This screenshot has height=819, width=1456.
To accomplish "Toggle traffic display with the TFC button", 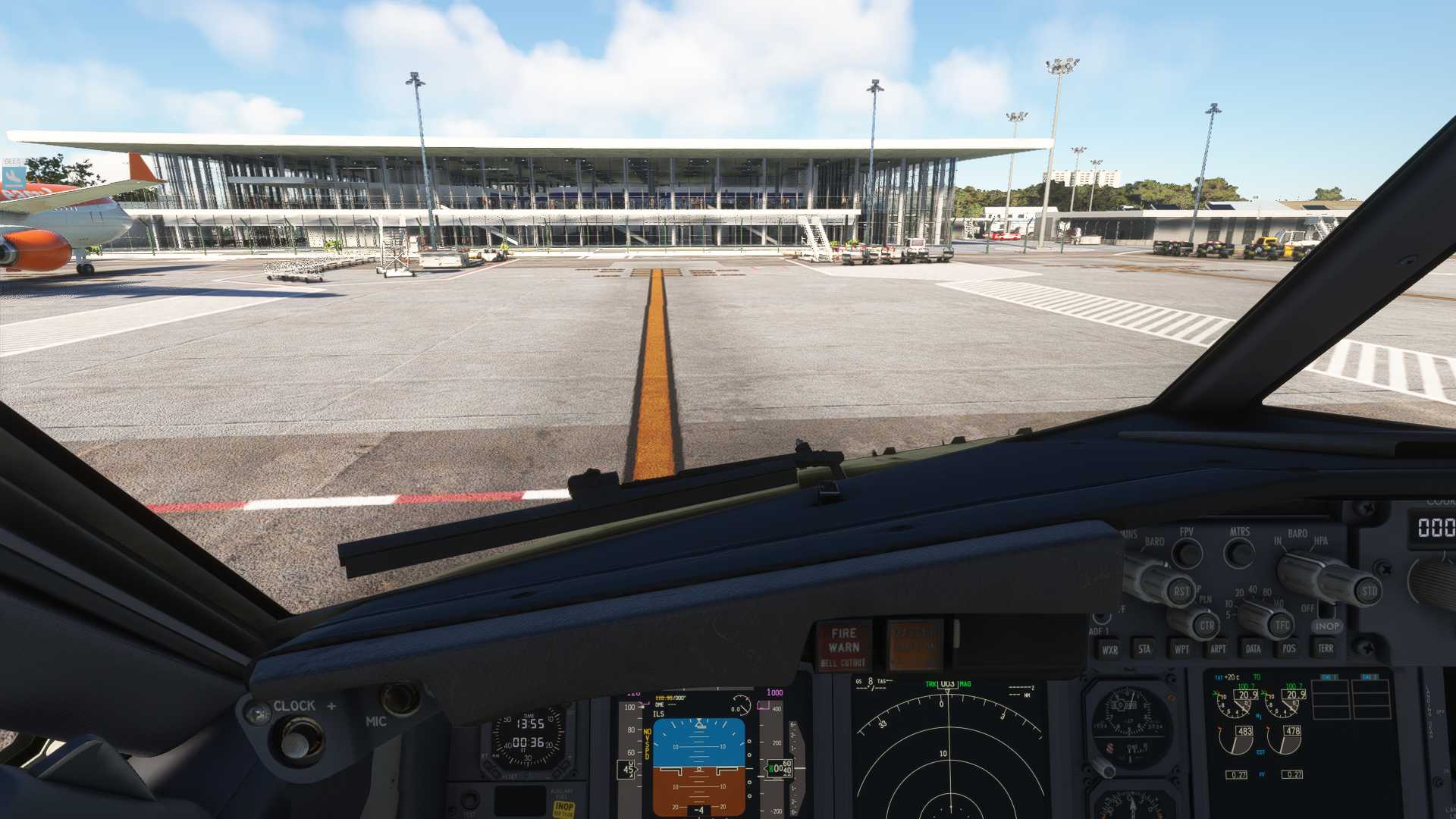I will click(x=1281, y=625).
